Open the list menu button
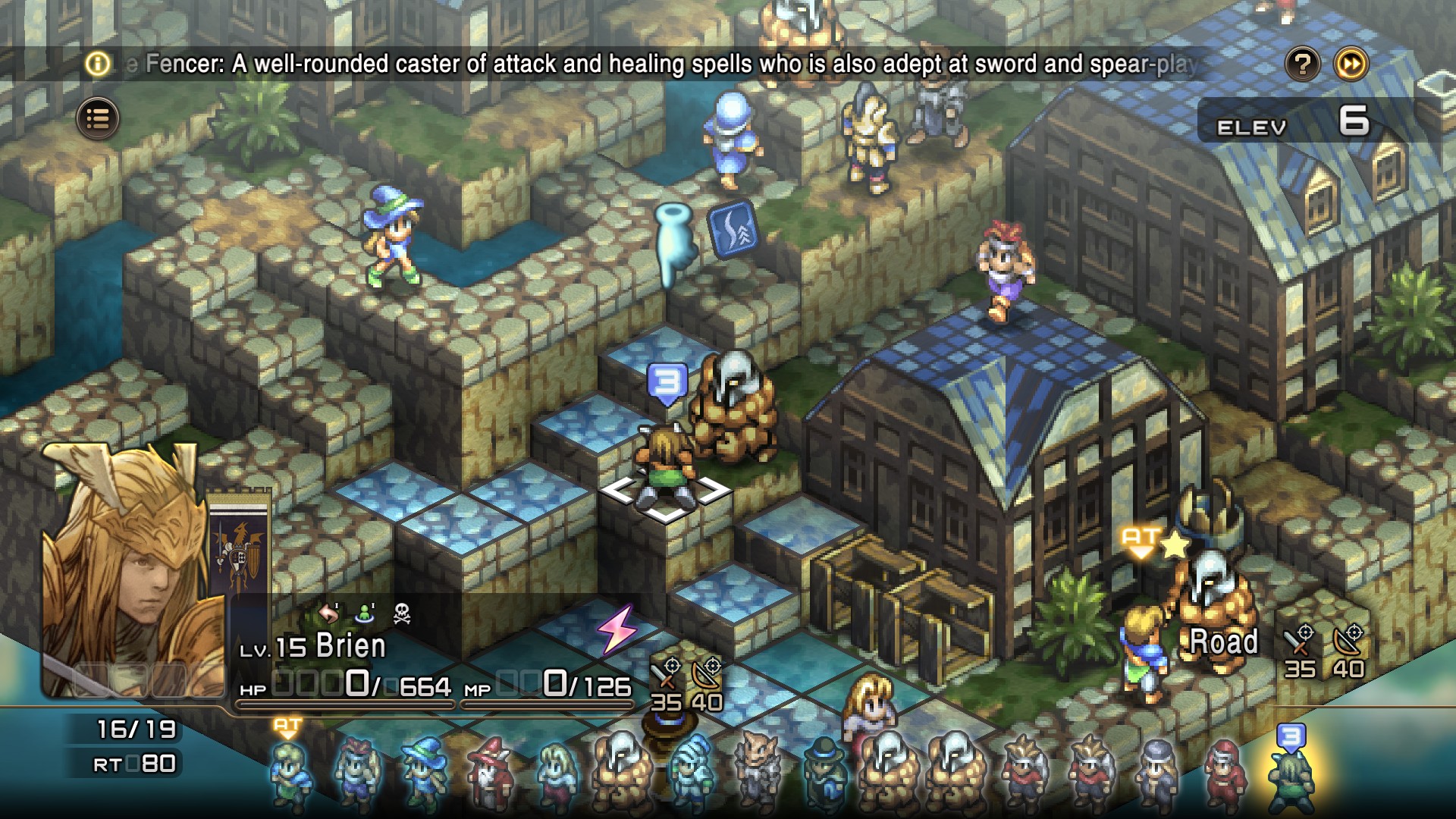1456x819 pixels. coord(98,118)
